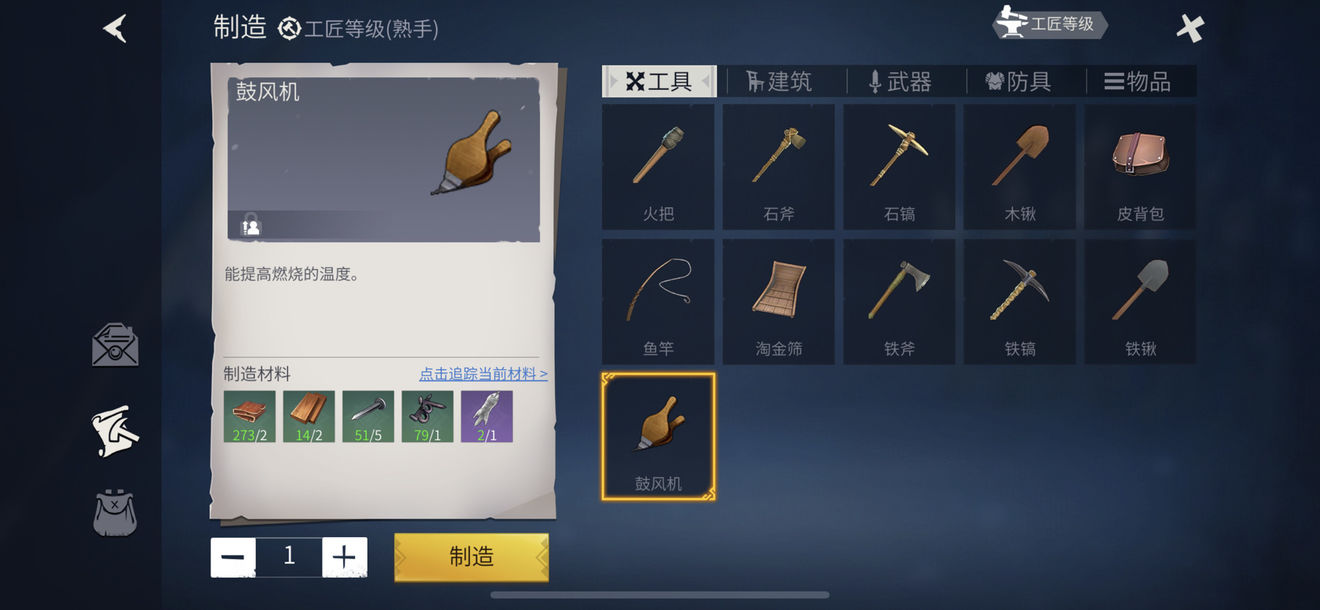Switch to the 物品 tab
The width and height of the screenshot is (1320, 610).
coord(1138,82)
